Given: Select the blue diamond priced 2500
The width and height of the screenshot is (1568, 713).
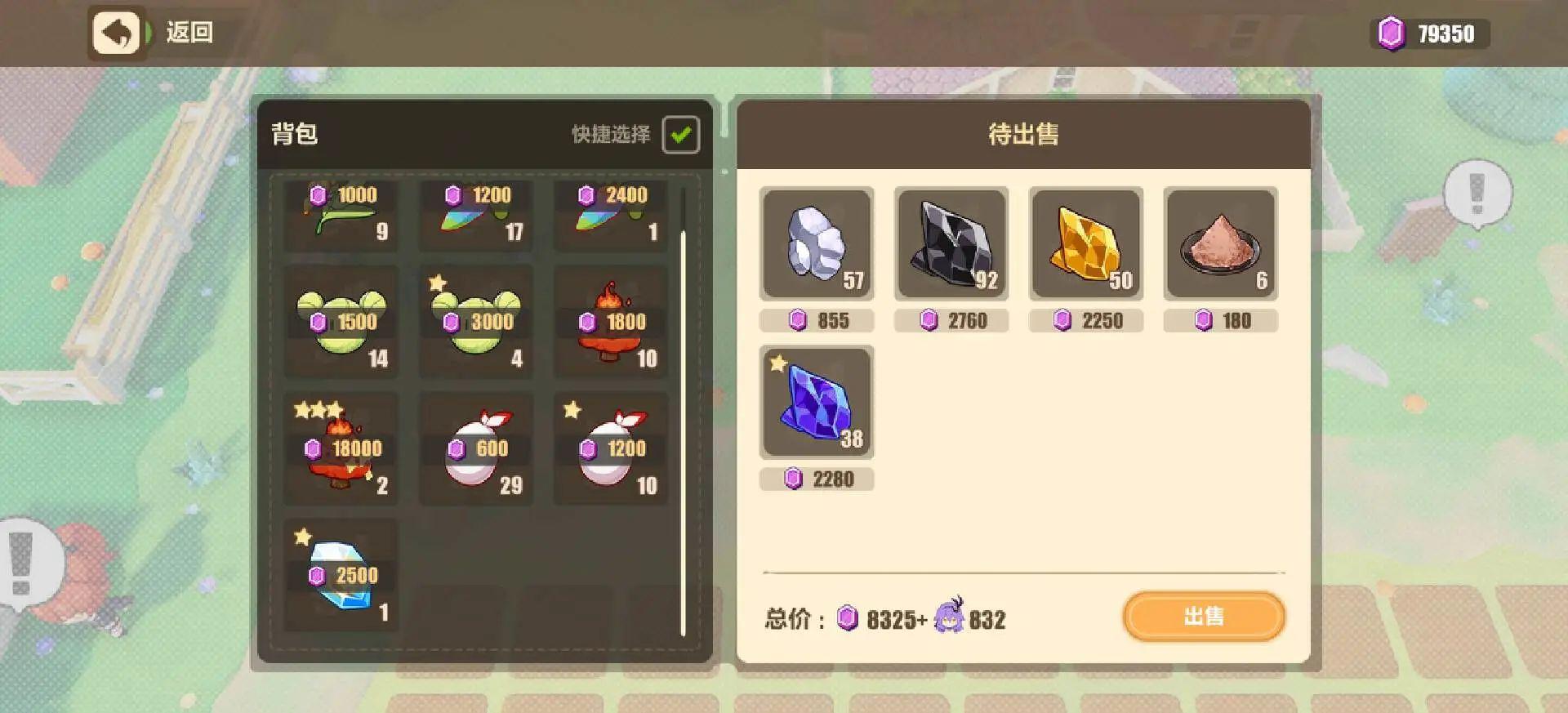Looking at the screenshot, I should point(341,576).
